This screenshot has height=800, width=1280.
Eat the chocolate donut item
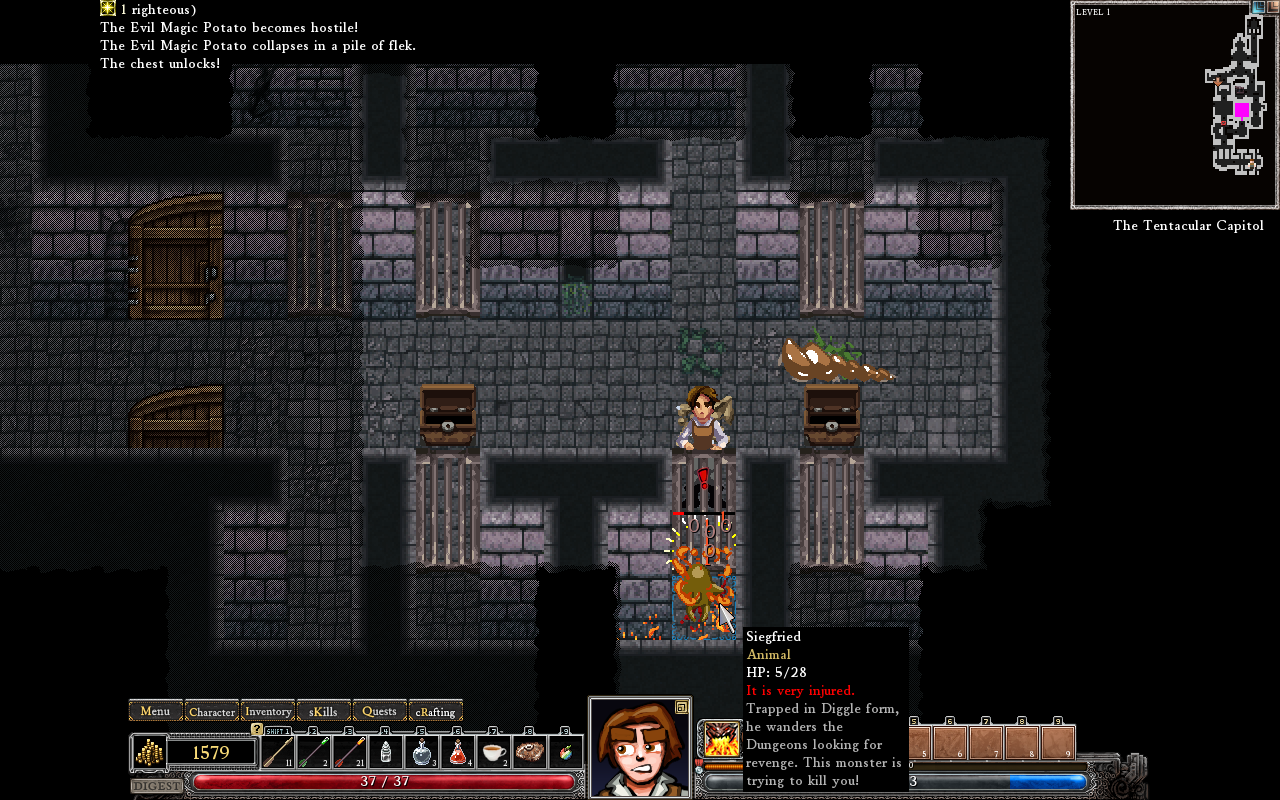(x=530, y=751)
